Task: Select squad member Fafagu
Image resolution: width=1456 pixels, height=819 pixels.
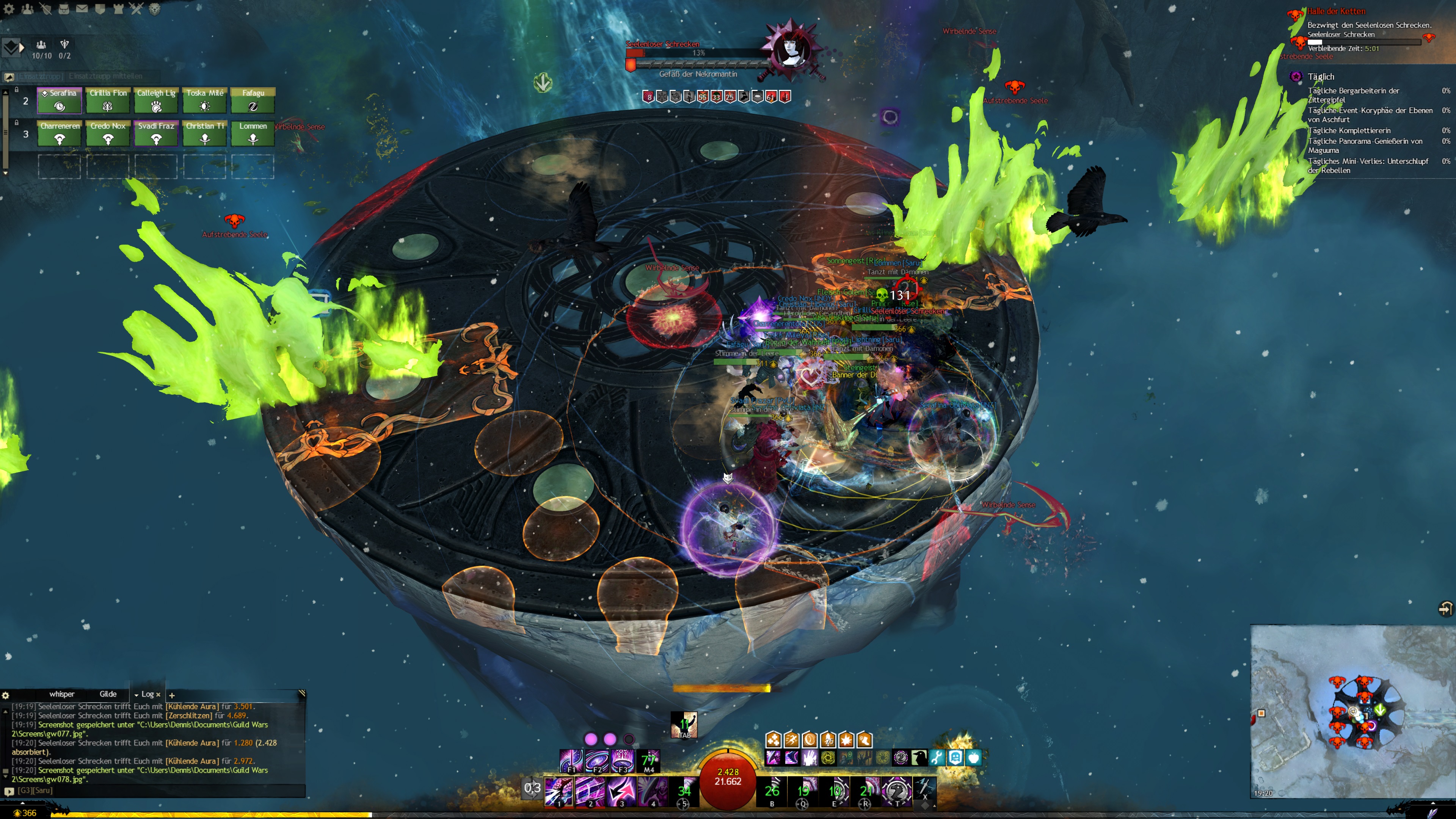Action: click(253, 100)
